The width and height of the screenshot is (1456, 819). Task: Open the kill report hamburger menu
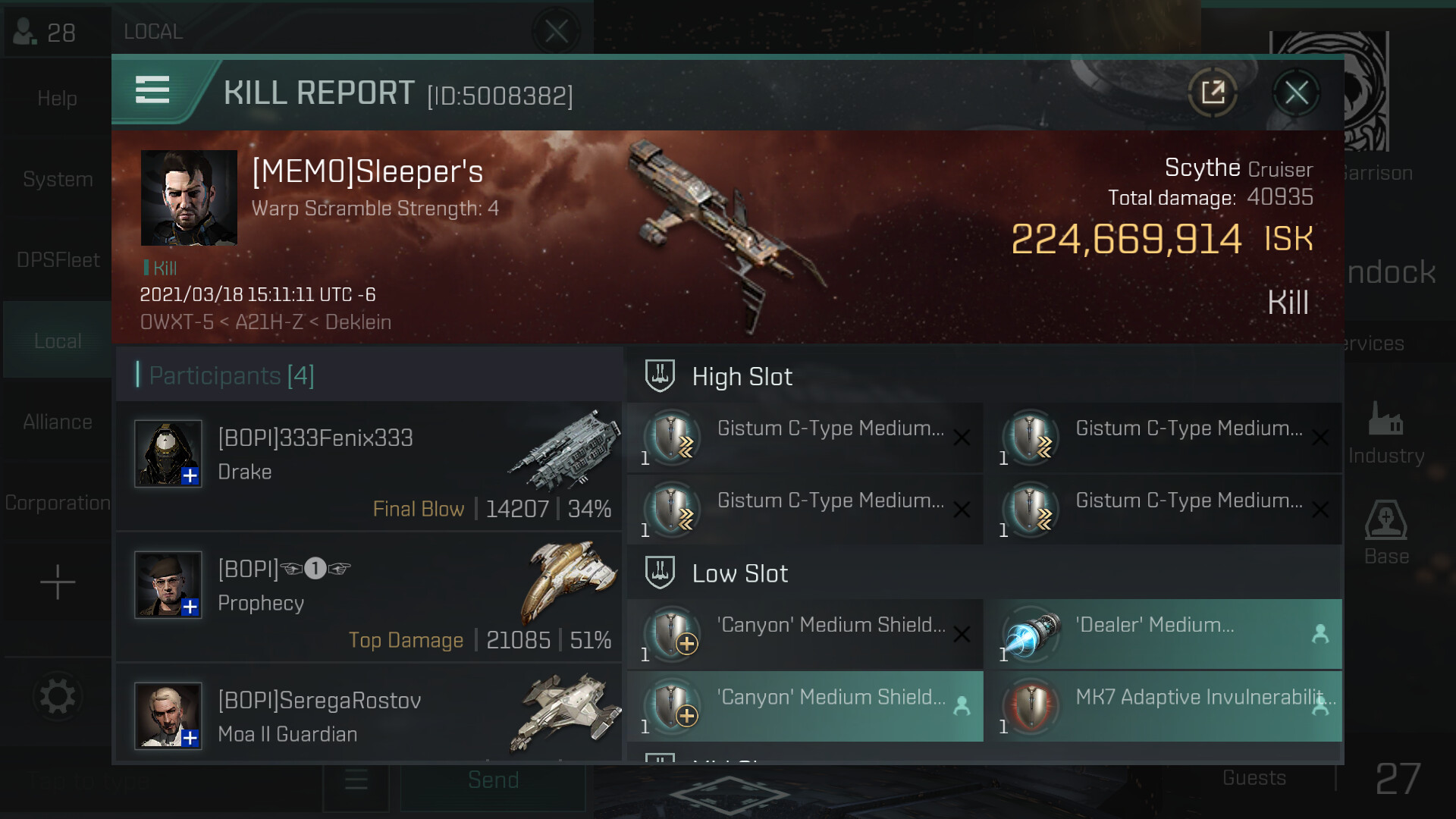click(152, 89)
